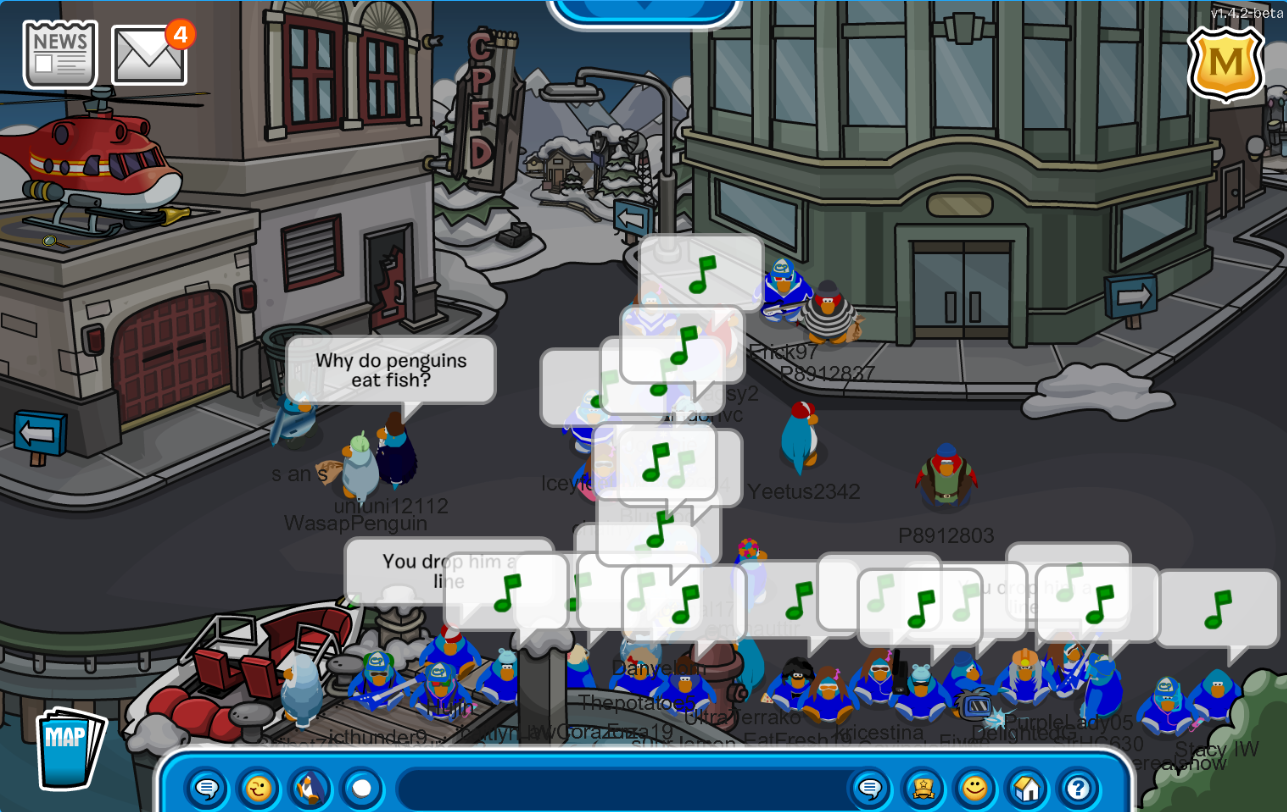This screenshot has width=1287, height=812.
Task: Open the safe chat speech bubble menu
Action: (207, 789)
